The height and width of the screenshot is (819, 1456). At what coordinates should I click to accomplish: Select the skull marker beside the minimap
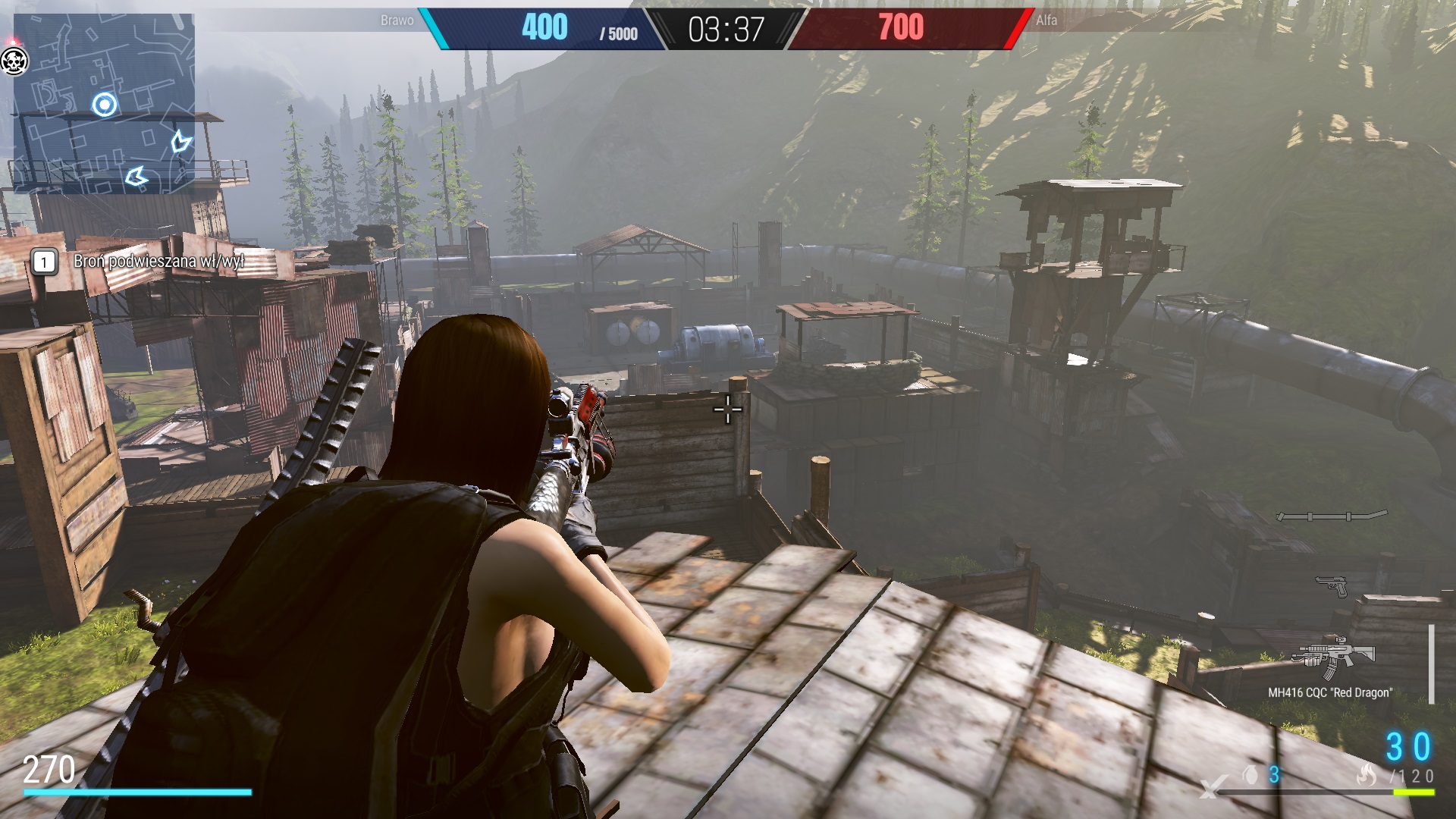(x=14, y=61)
